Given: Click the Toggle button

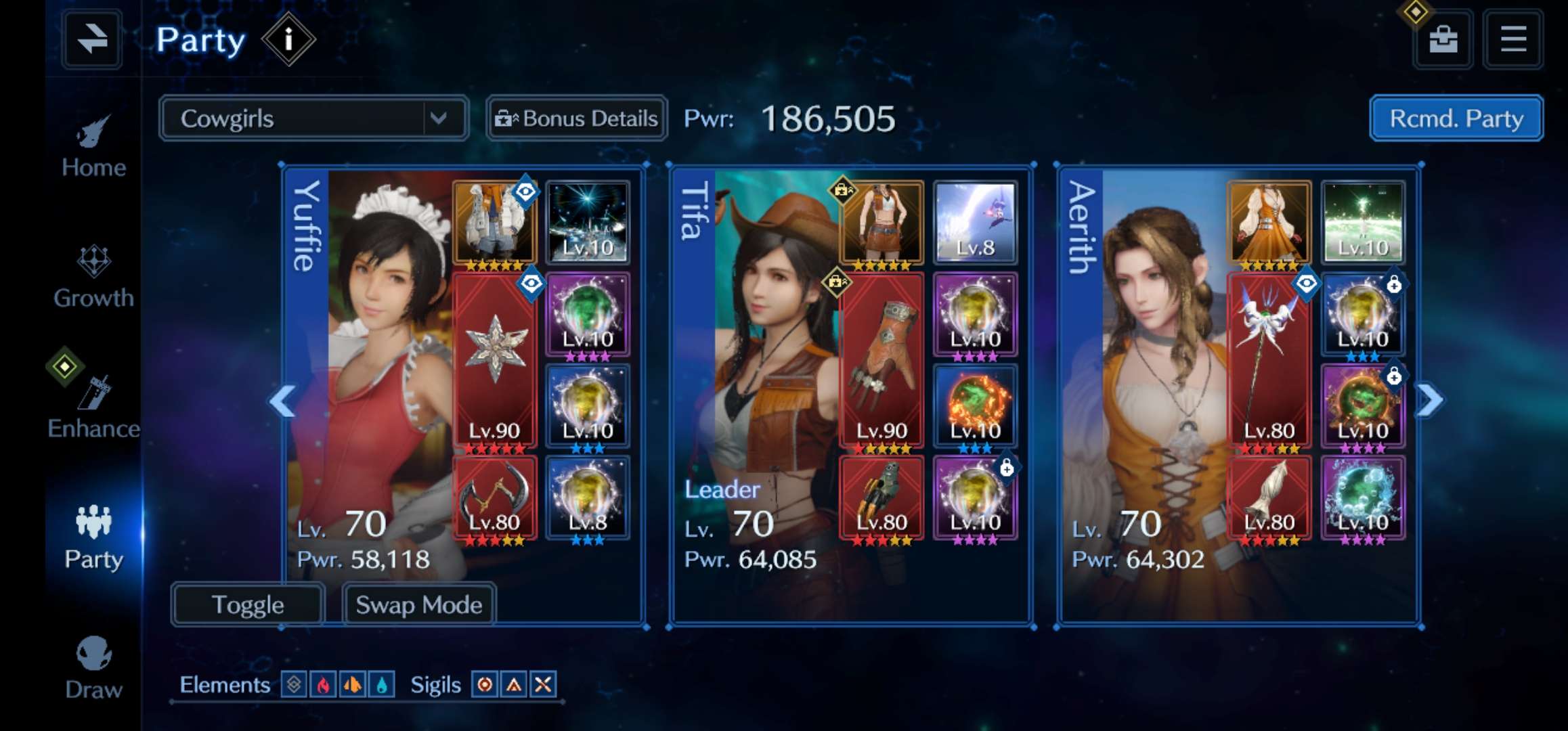Looking at the screenshot, I should click(248, 604).
